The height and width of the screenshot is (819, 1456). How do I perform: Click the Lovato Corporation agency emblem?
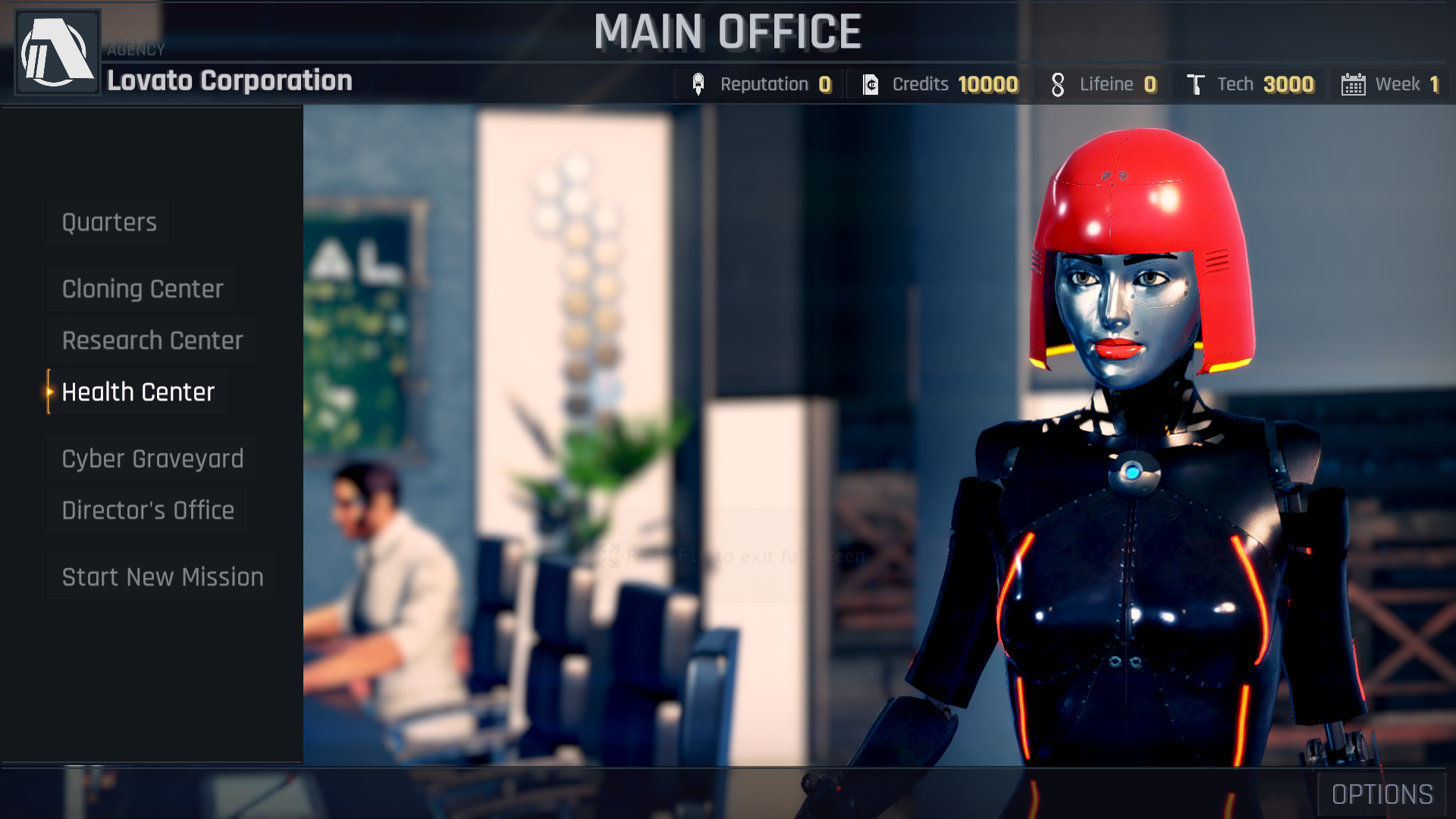[x=57, y=51]
